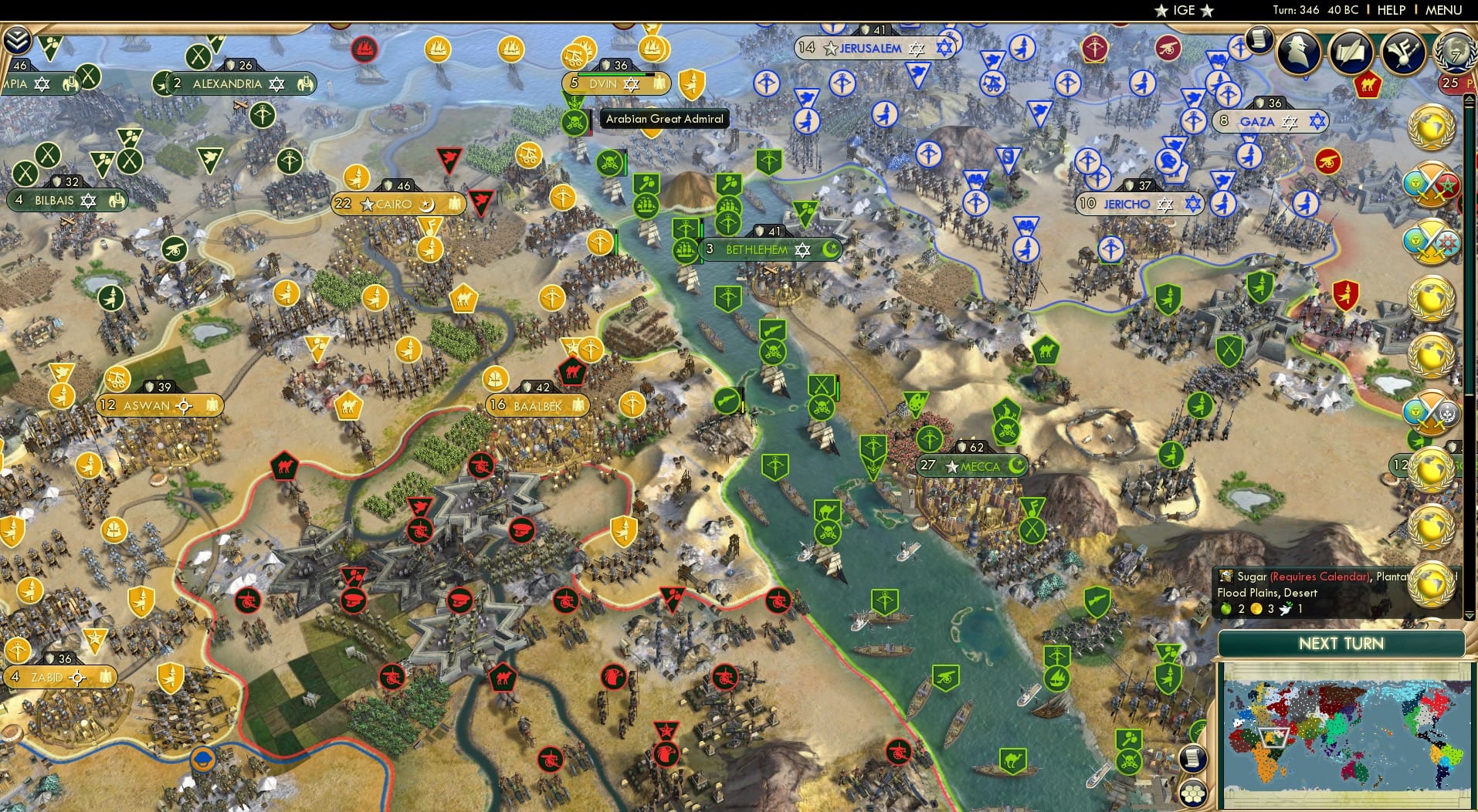Open the crossed-swords war declaration notification
Image resolution: width=1478 pixels, height=812 pixels.
(x=1429, y=185)
